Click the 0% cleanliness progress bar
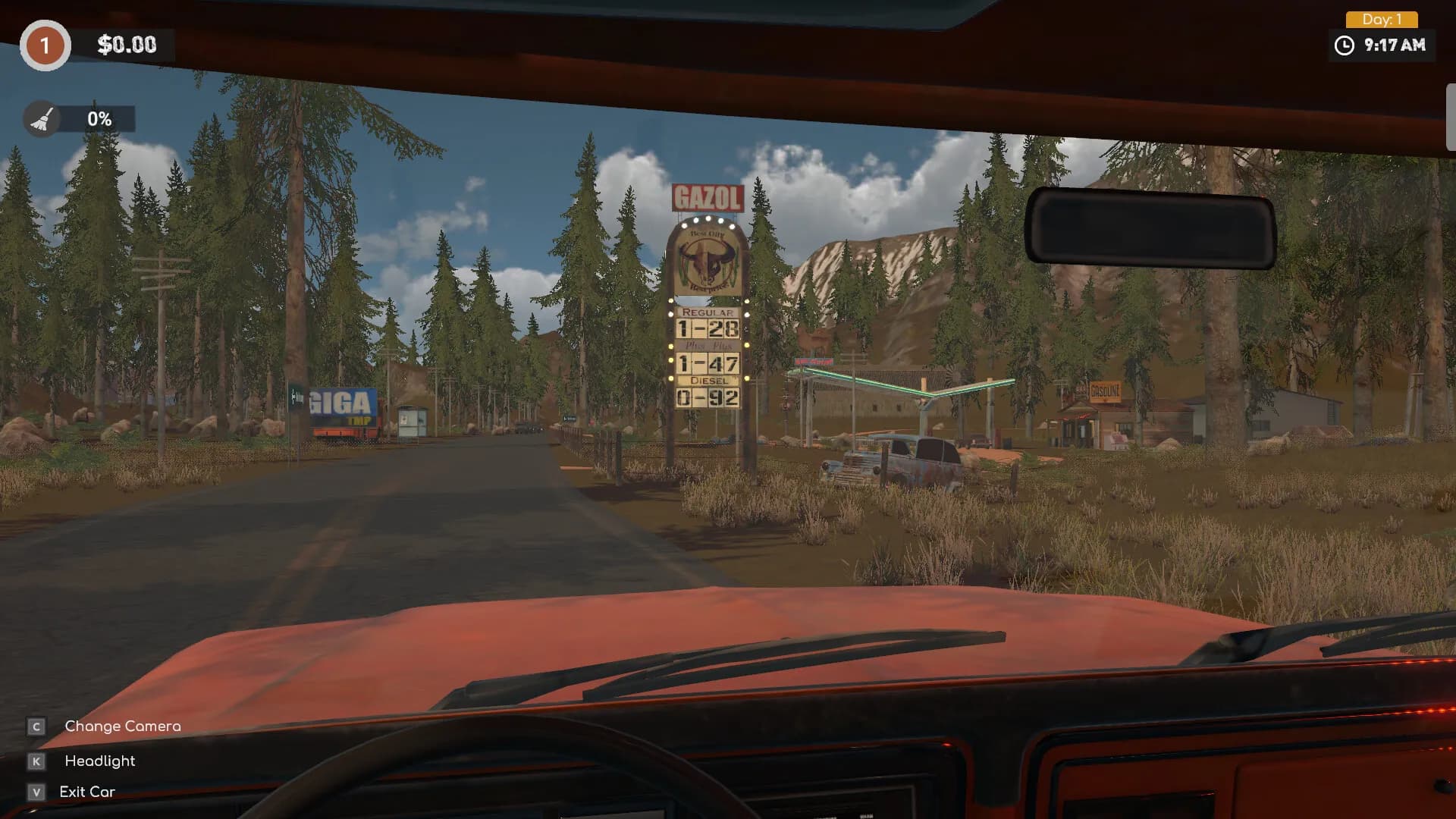Image resolution: width=1456 pixels, height=819 pixels. coord(99,118)
